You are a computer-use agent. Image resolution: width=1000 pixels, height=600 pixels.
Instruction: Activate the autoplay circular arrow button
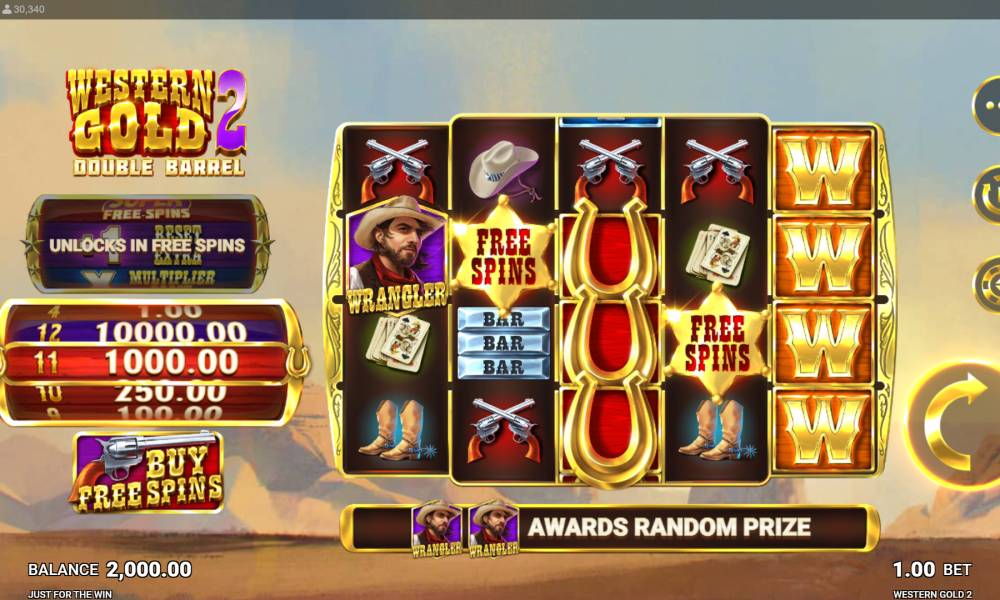[x=988, y=194]
